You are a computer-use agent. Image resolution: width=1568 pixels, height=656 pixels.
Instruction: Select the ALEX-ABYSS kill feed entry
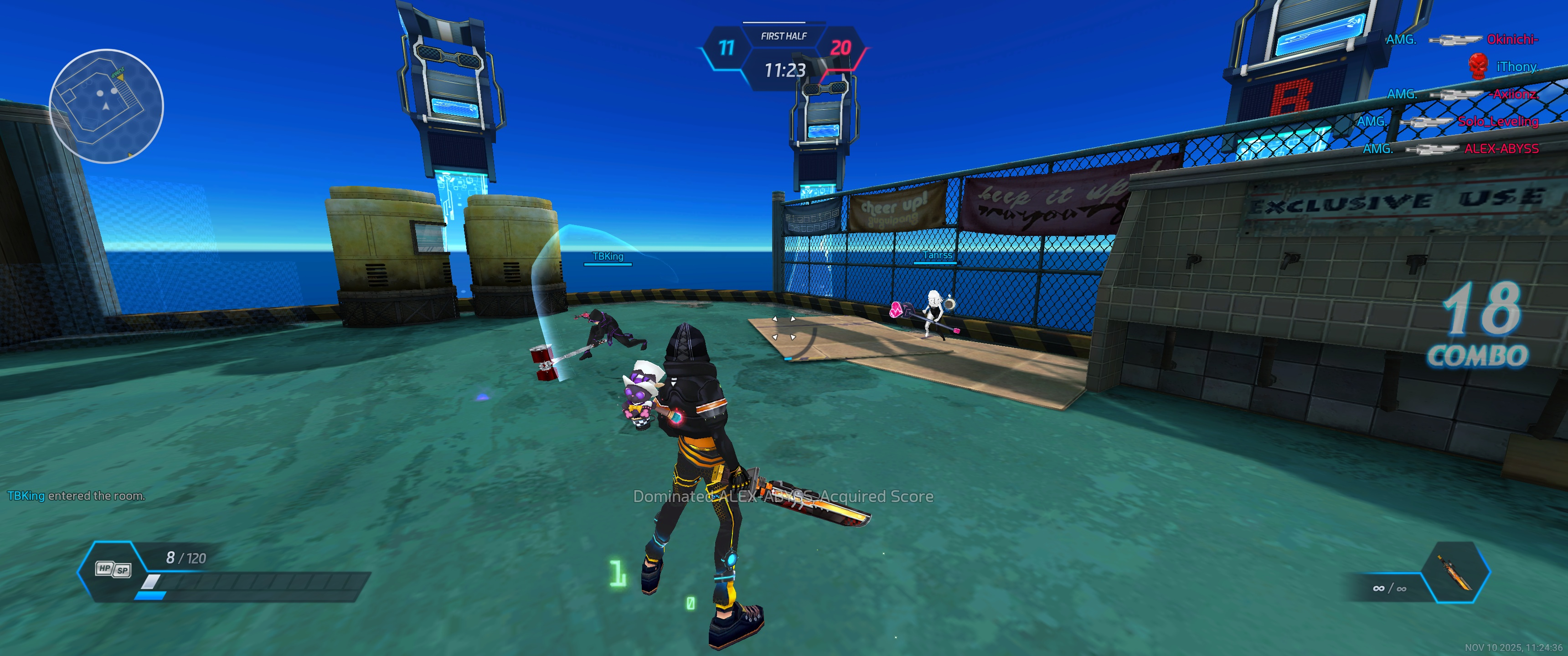click(x=1501, y=149)
